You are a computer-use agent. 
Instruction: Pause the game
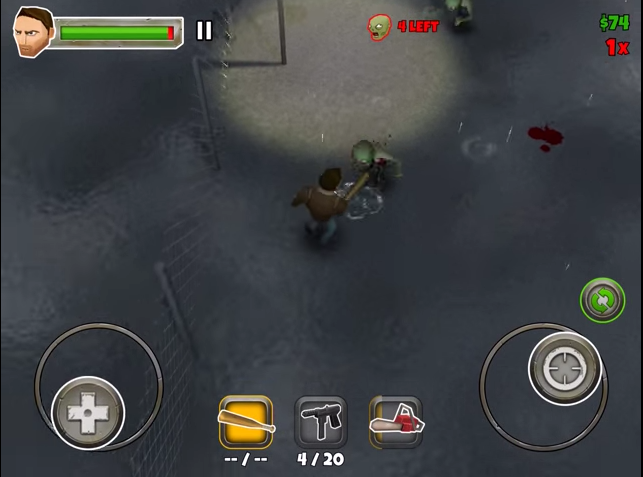coord(204,31)
